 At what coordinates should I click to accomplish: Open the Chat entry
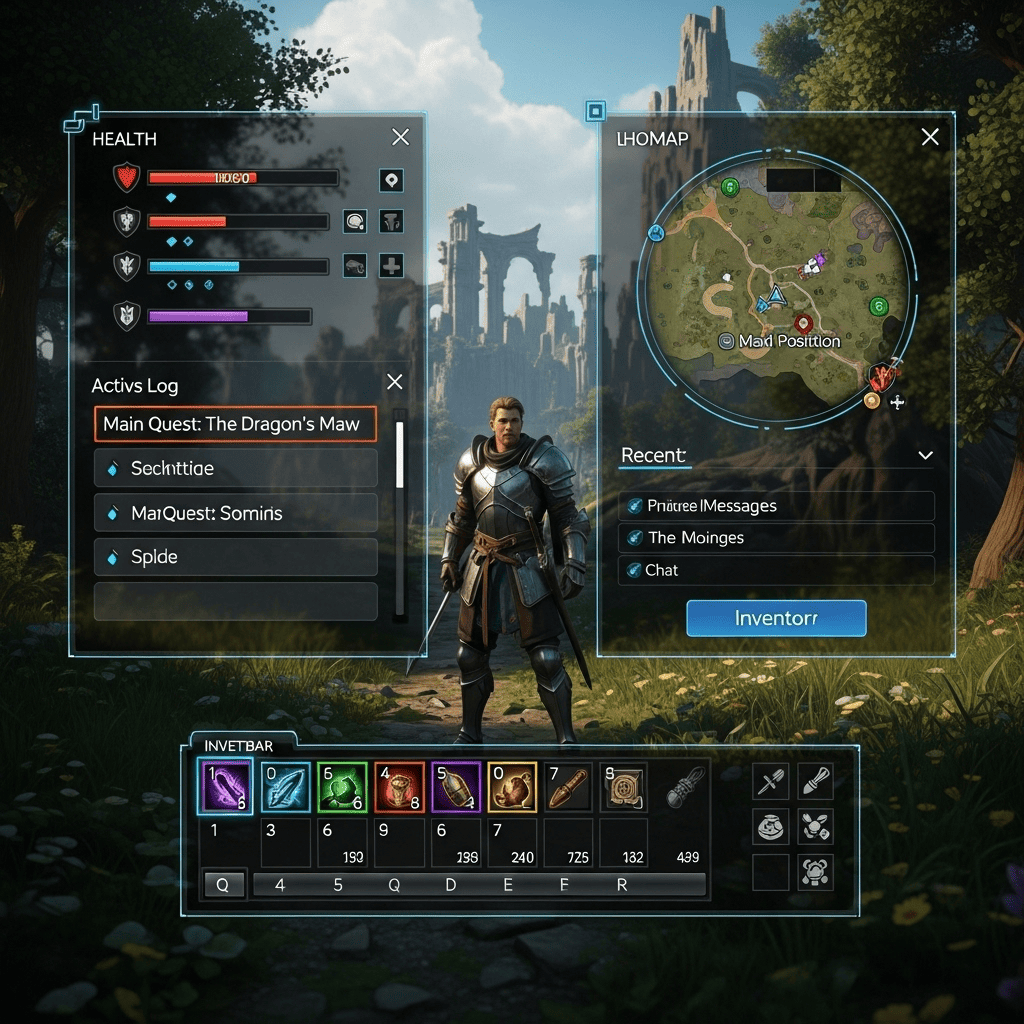[776, 570]
